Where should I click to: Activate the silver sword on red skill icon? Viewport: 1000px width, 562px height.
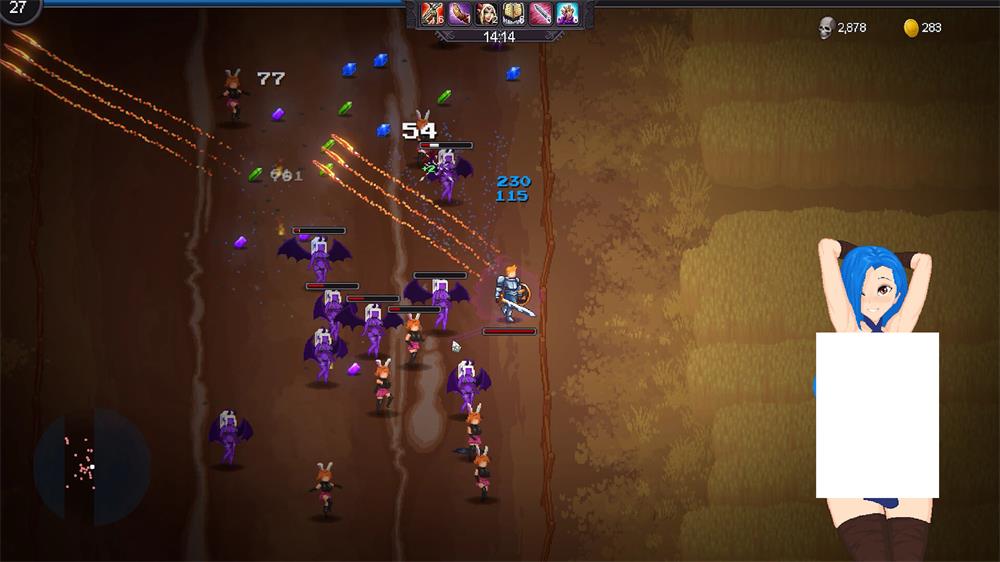pos(540,13)
